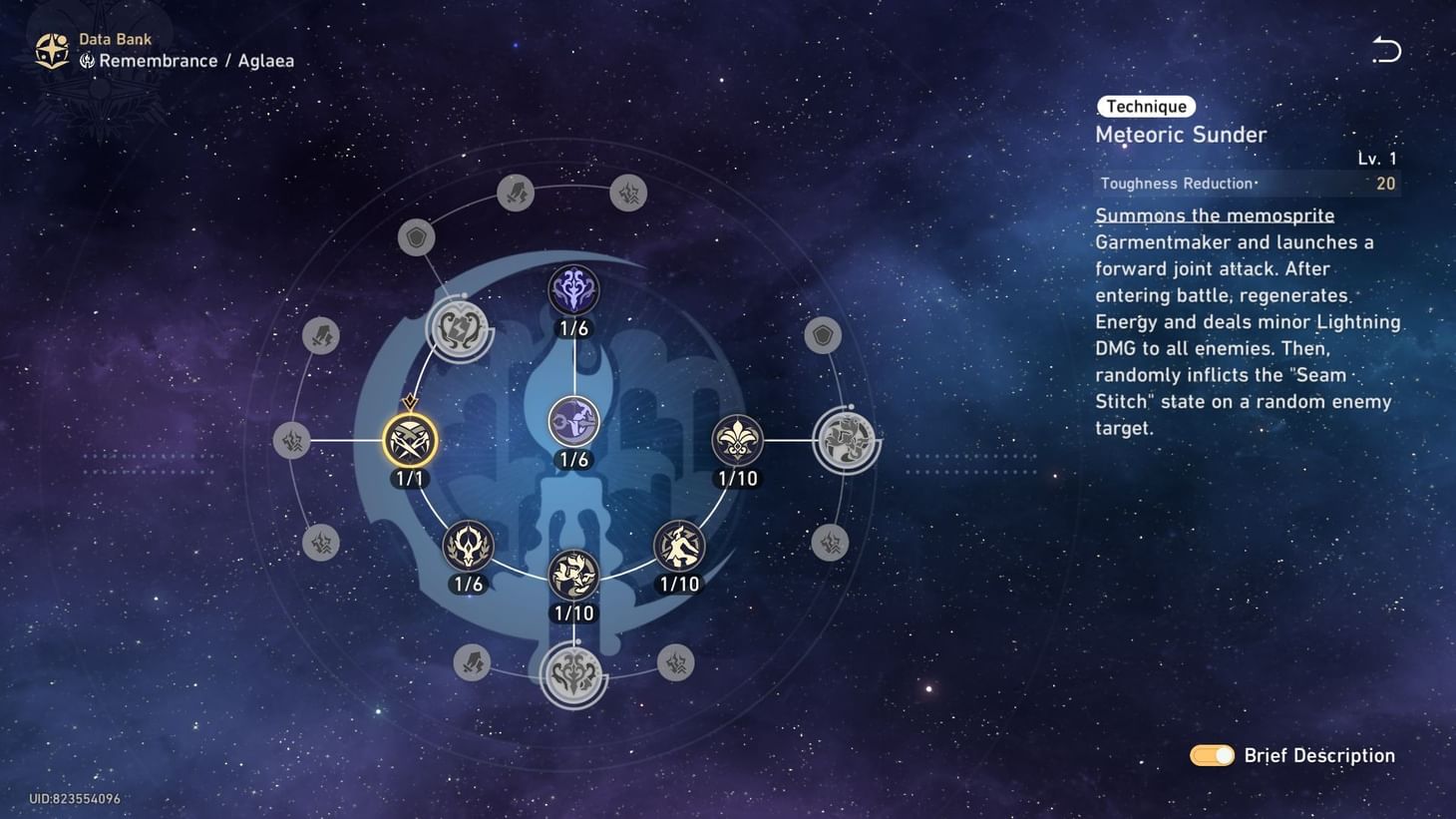Select the grayed bonus ability on the right
Image resolution: width=1456 pixels, height=819 pixels.
coord(846,439)
